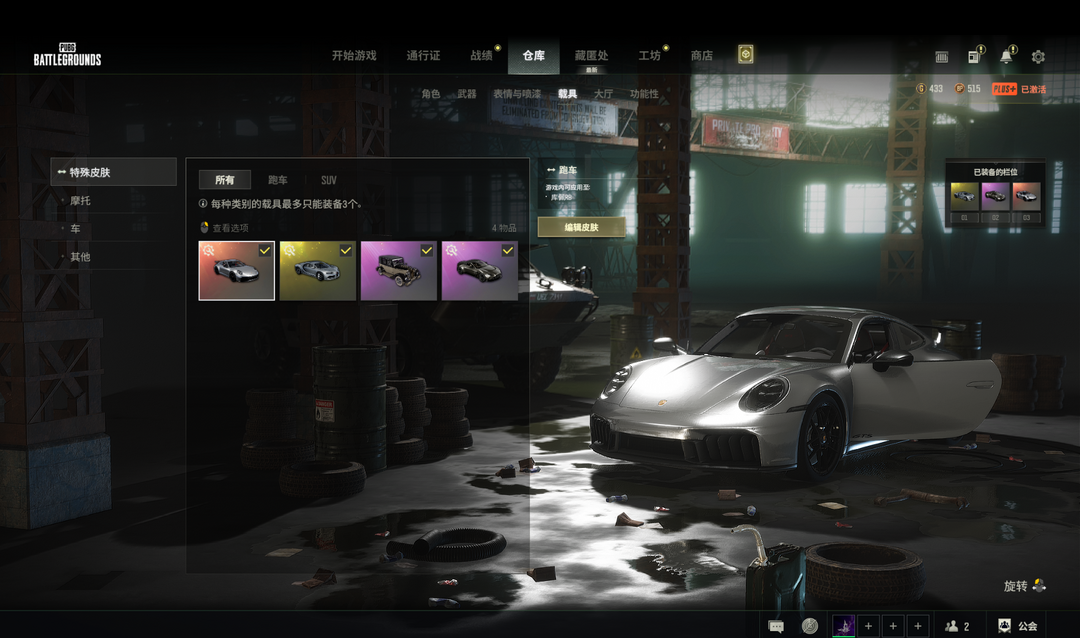Image resolution: width=1080 pixels, height=638 pixels.
Task: Select the 角色 sub-category
Action: coord(430,94)
